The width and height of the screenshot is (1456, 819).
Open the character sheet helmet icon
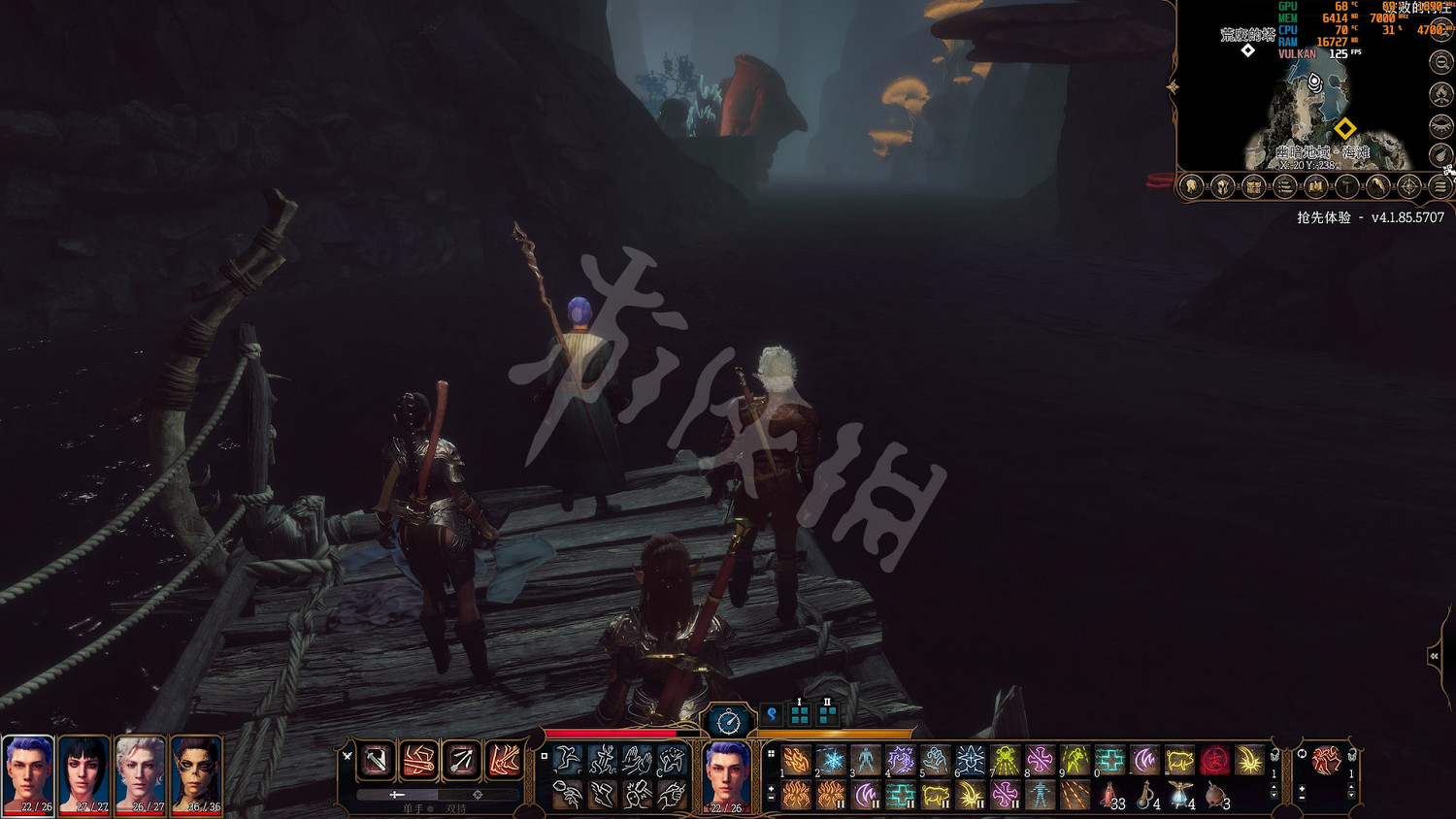coord(1220,189)
